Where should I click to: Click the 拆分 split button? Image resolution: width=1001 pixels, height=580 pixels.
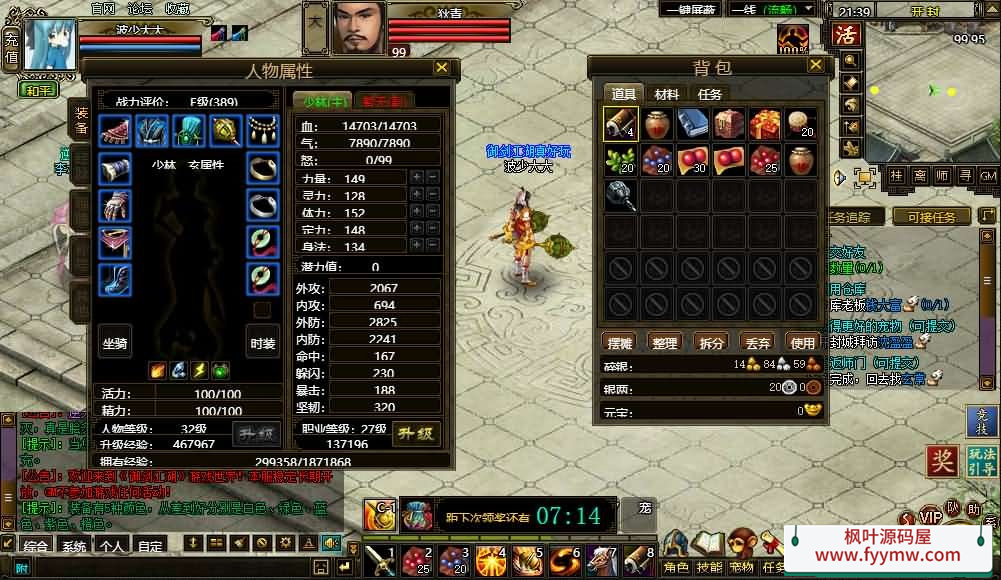click(x=711, y=342)
